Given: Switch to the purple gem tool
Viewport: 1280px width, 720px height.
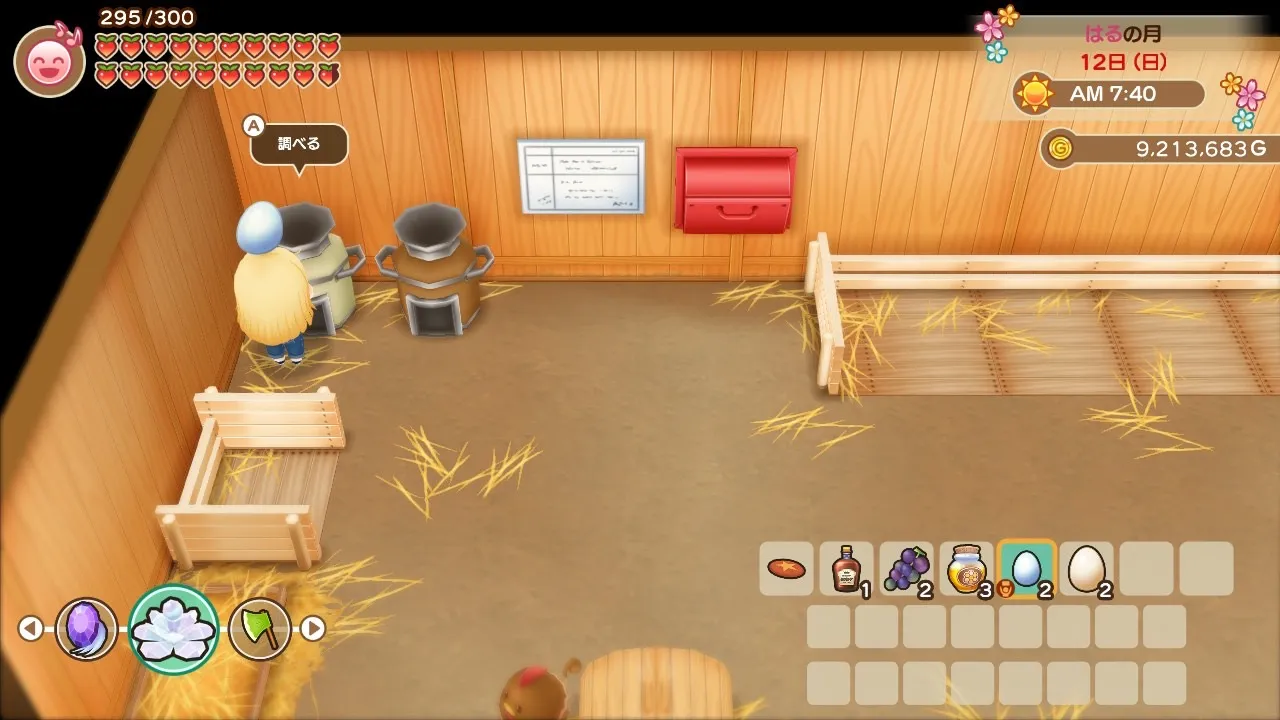Looking at the screenshot, I should pyautogui.click(x=86, y=628).
